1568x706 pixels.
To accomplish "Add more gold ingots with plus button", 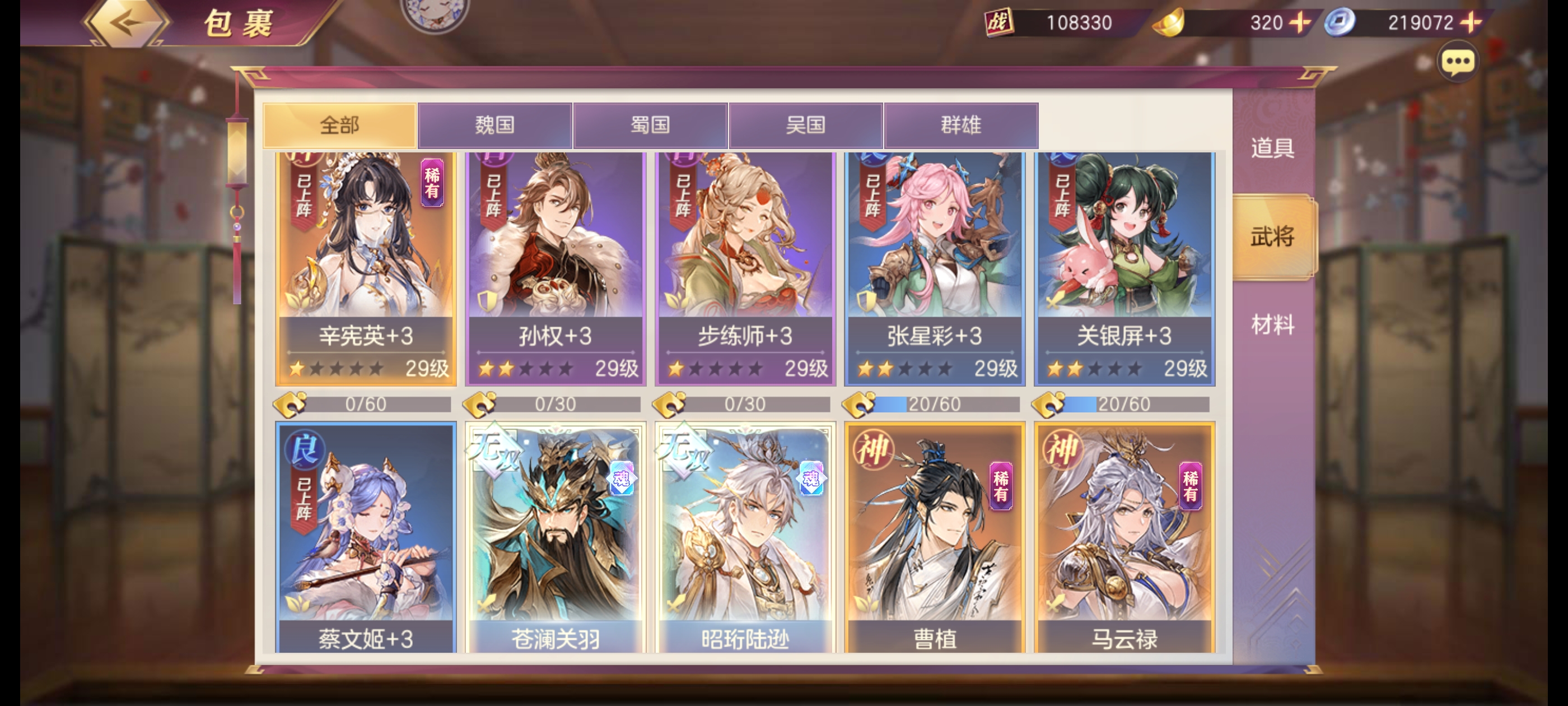I will coord(1300,23).
